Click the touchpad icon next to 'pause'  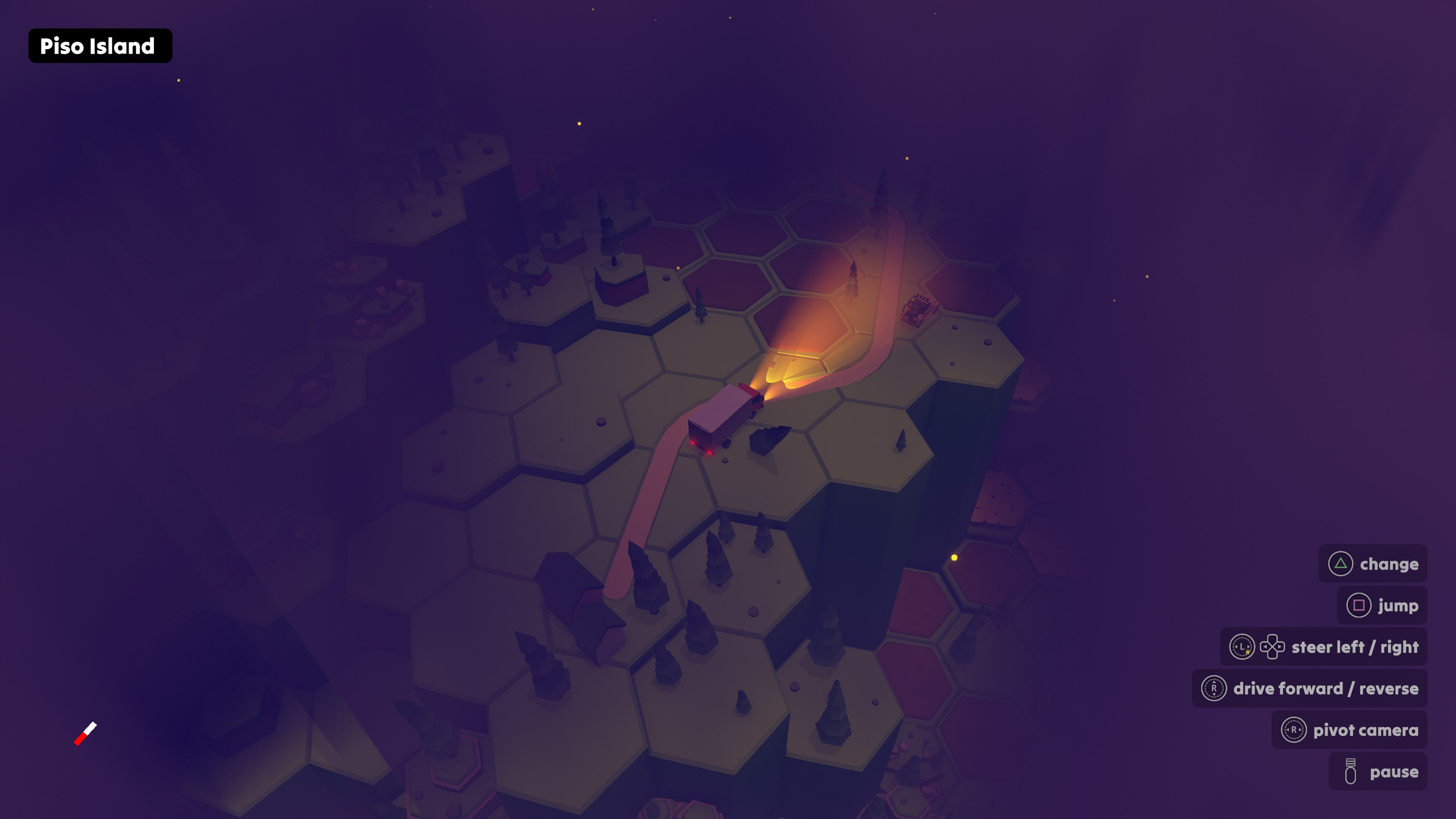coord(1351,771)
